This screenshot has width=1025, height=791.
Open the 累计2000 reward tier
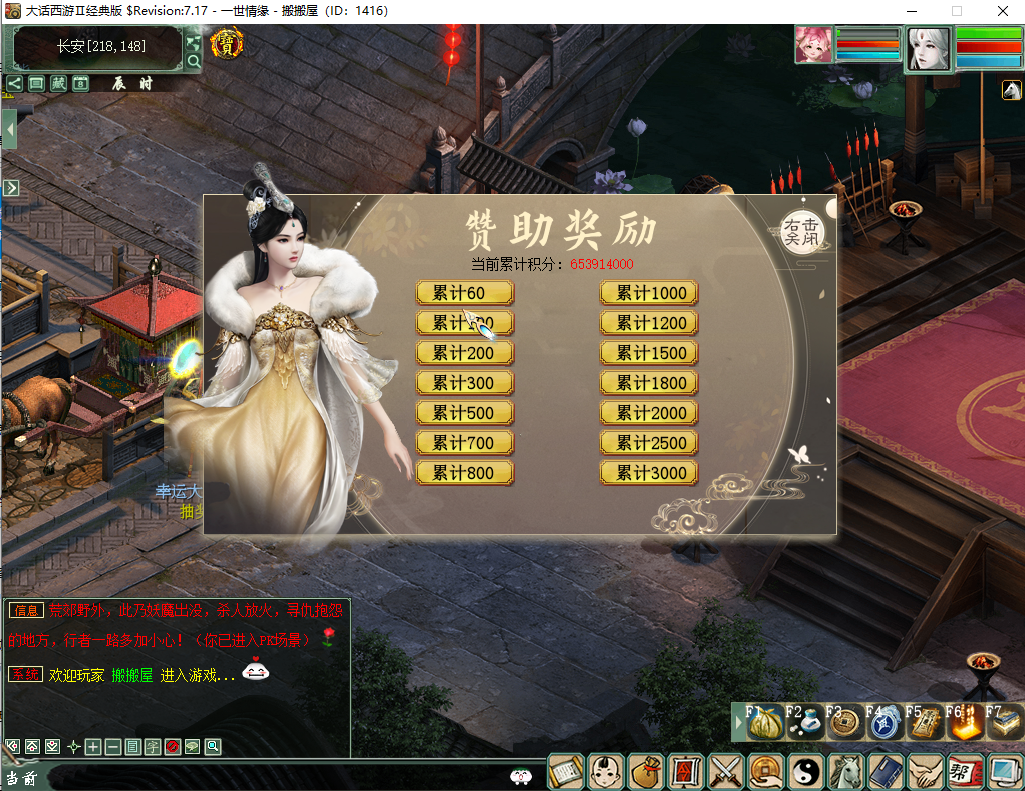pyautogui.click(x=649, y=413)
